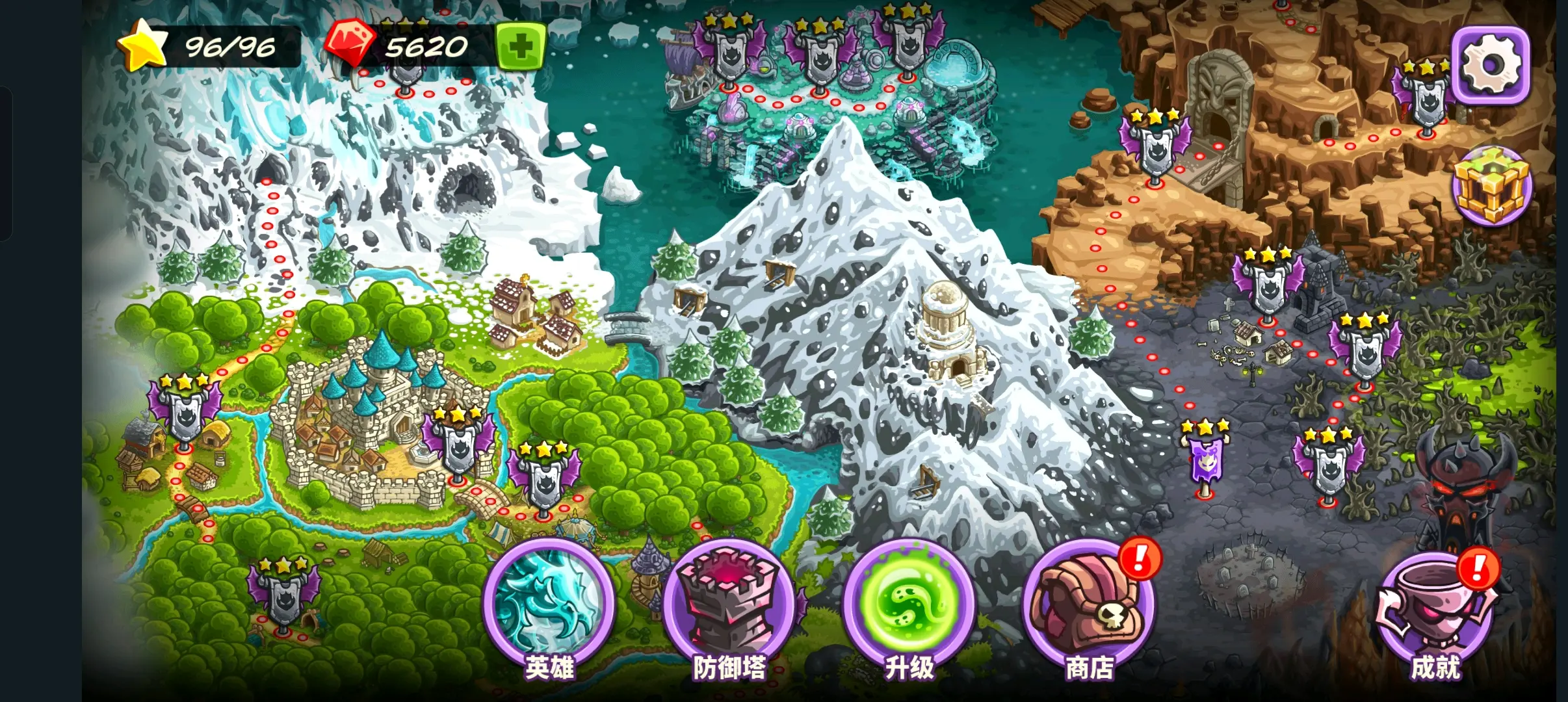View the 成就 achievements
This screenshot has width=1568, height=702.
(1435, 614)
